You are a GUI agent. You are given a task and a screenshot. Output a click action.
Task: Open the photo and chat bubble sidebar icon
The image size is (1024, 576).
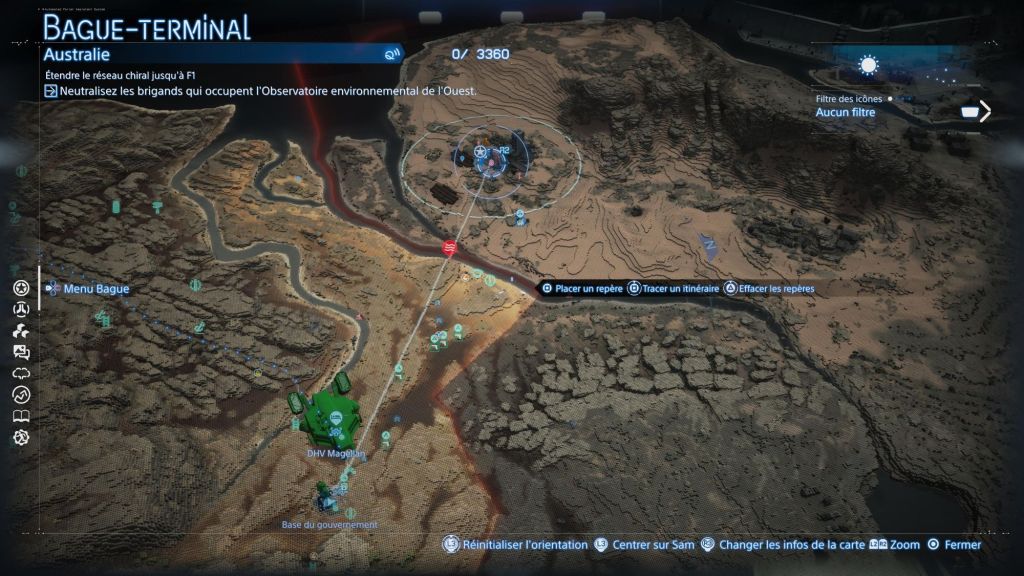(x=21, y=352)
